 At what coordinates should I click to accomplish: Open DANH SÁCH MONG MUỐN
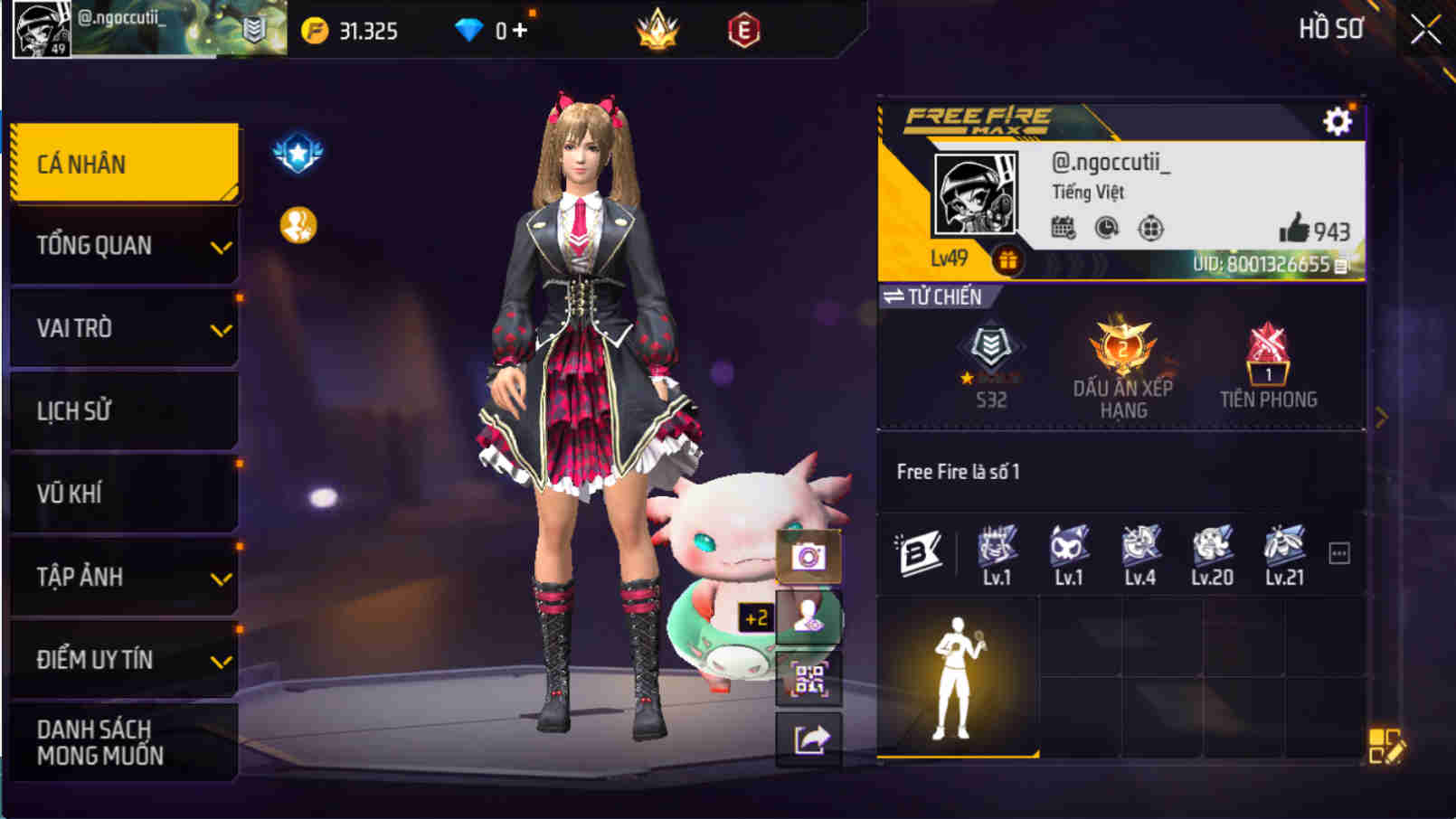tap(124, 741)
